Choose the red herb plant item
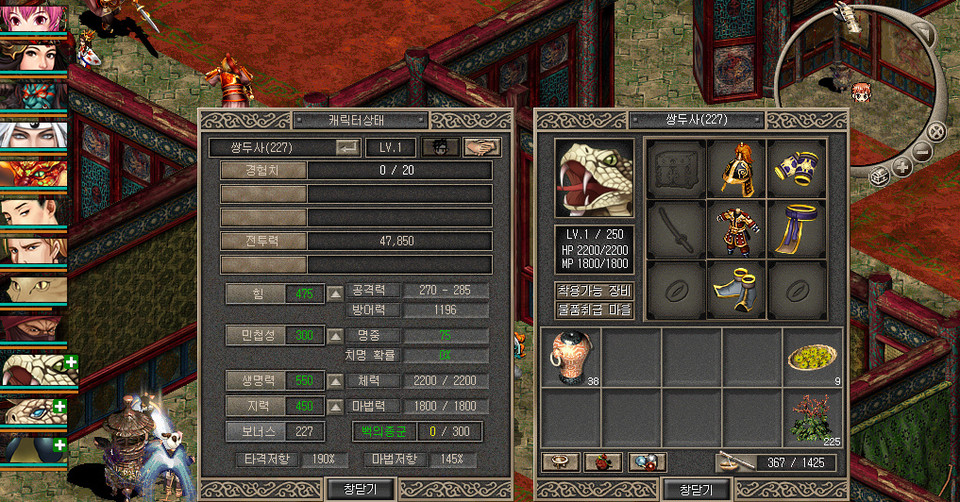 point(811,417)
